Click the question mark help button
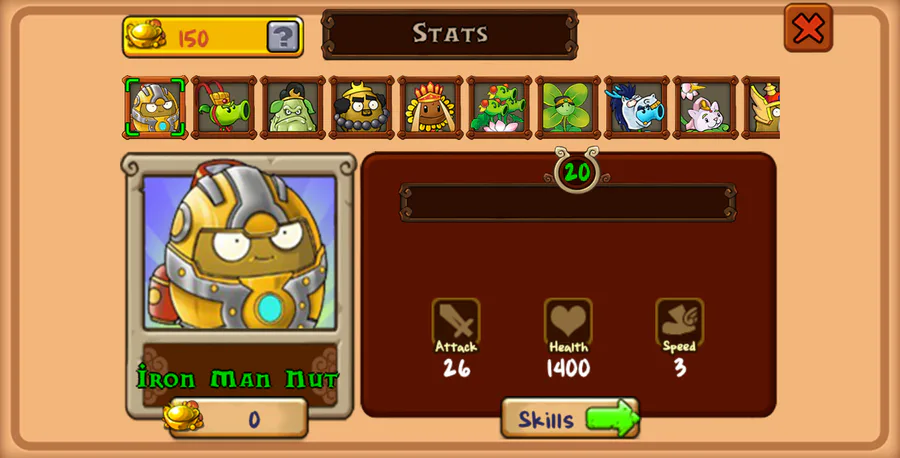 [x=283, y=37]
